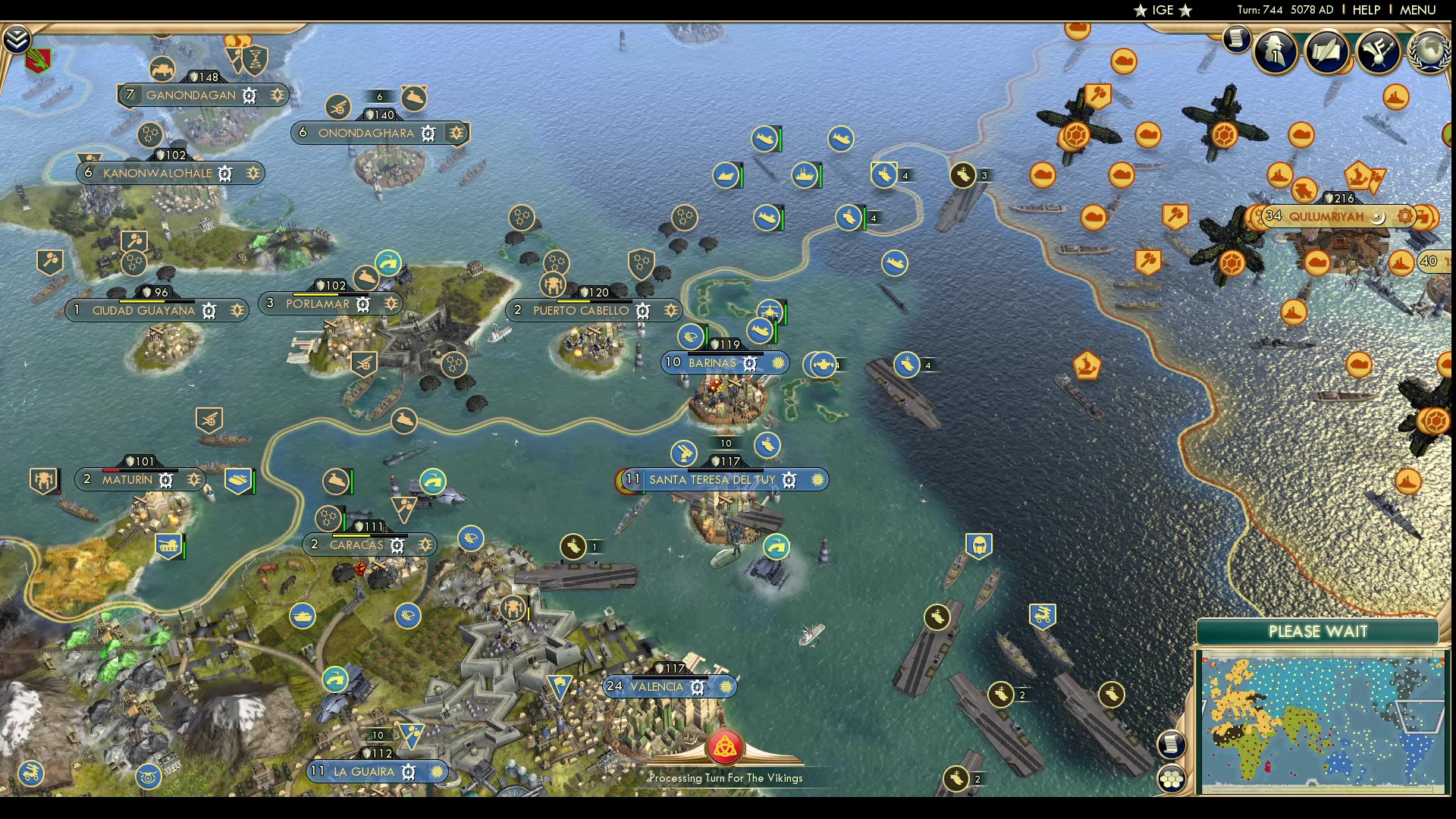Click the gear icon on Qulumriyah's banner
Viewport: 1456px width, 819px height.
1404,218
